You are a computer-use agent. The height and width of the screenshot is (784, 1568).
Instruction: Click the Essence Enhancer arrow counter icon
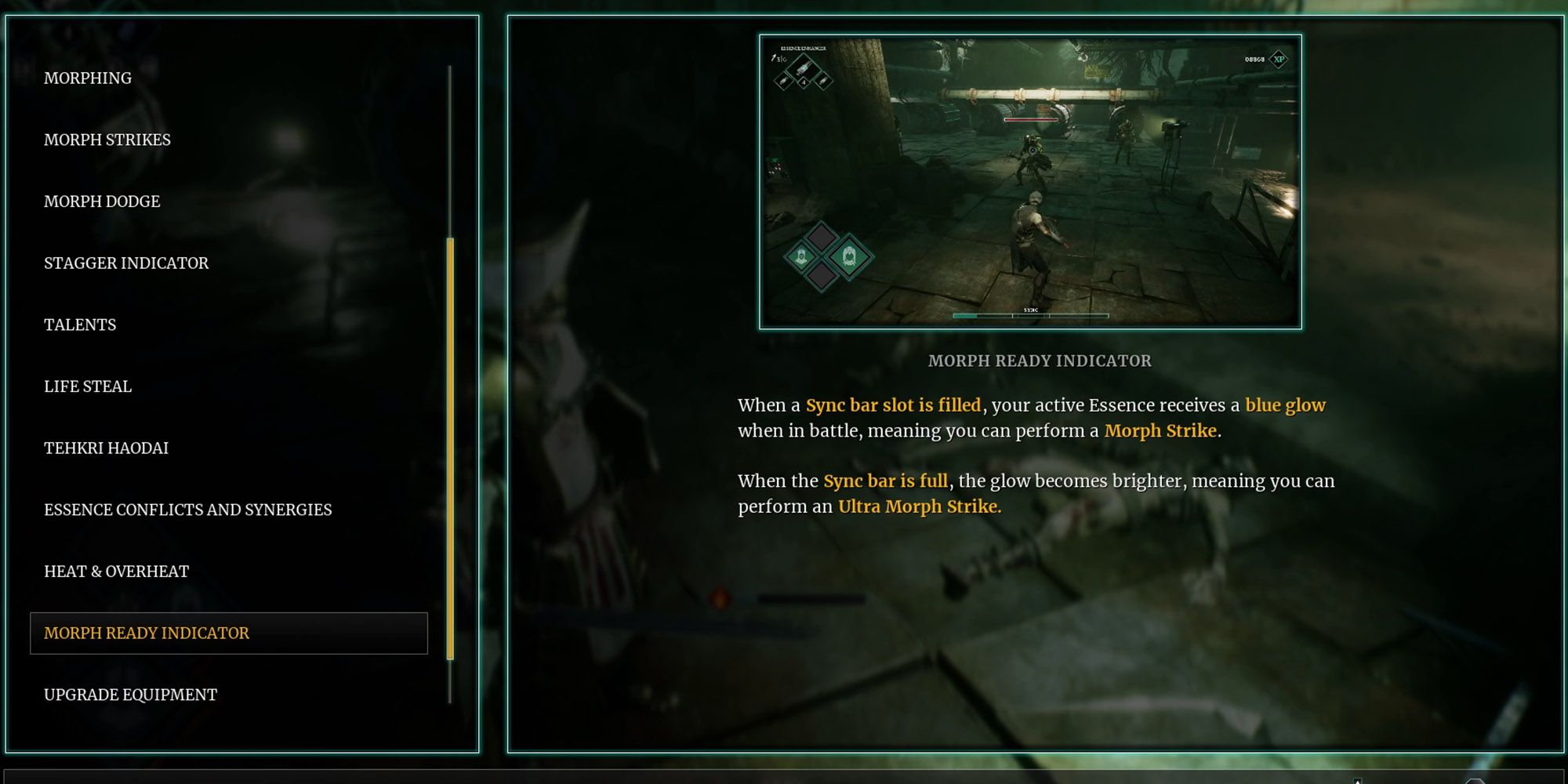775,58
